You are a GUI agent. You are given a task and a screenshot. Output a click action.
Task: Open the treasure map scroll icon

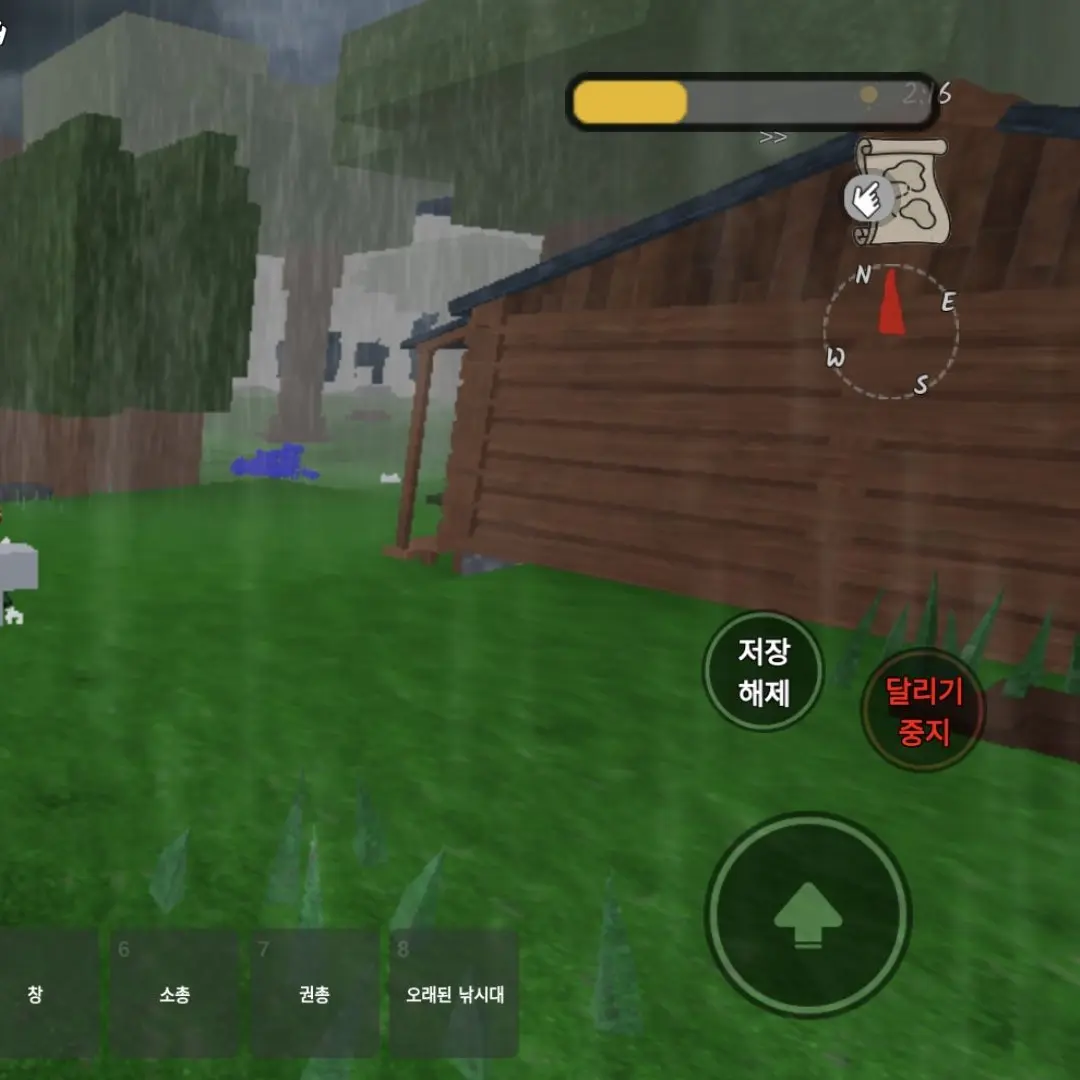click(x=900, y=190)
